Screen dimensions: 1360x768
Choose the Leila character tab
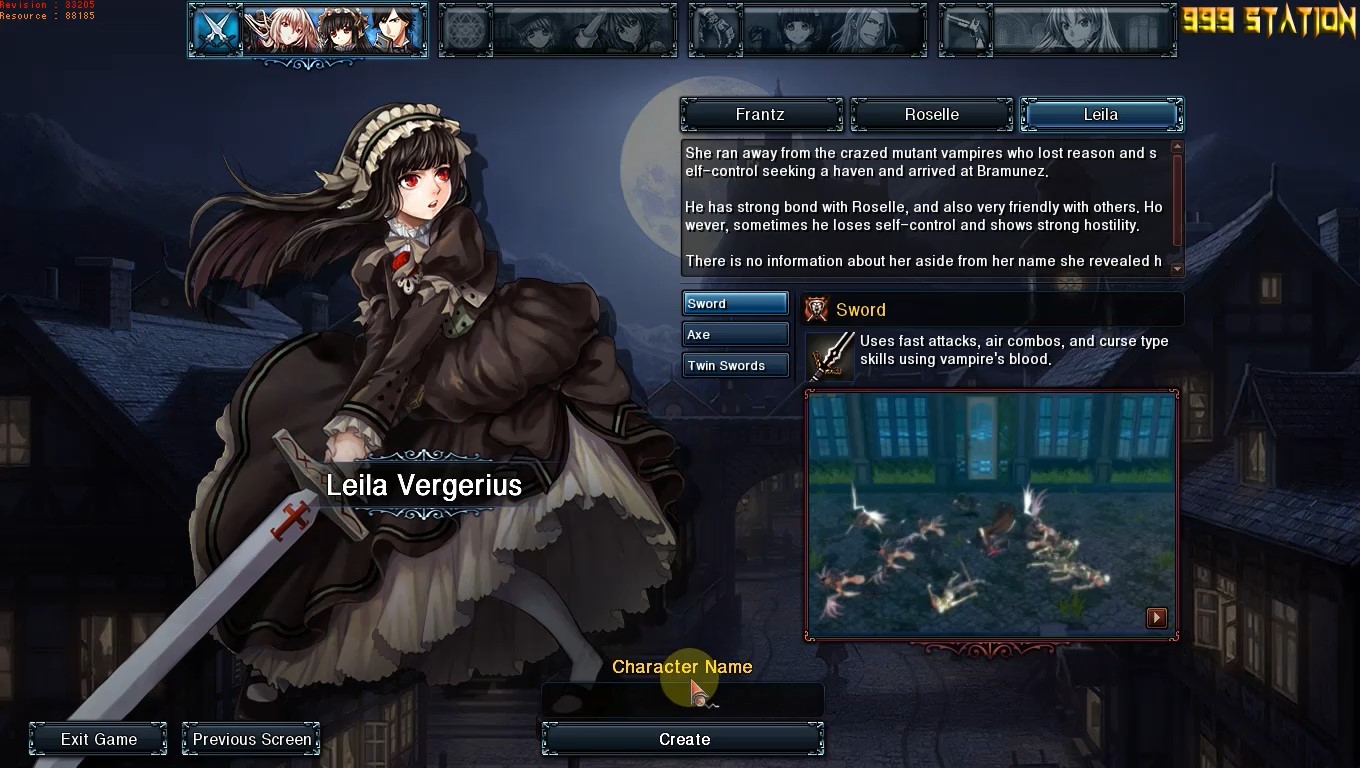coord(1101,115)
